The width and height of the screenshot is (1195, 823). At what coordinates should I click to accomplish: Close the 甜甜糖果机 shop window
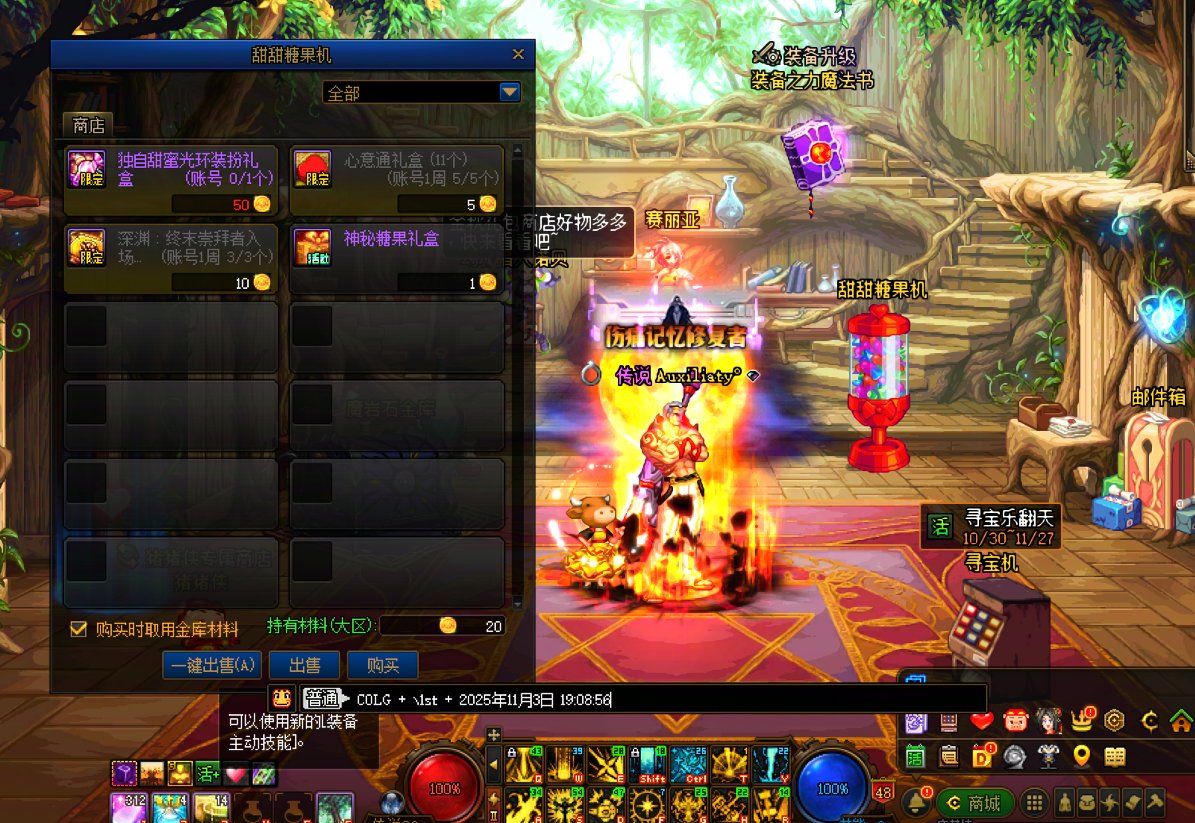click(x=518, y=55)
